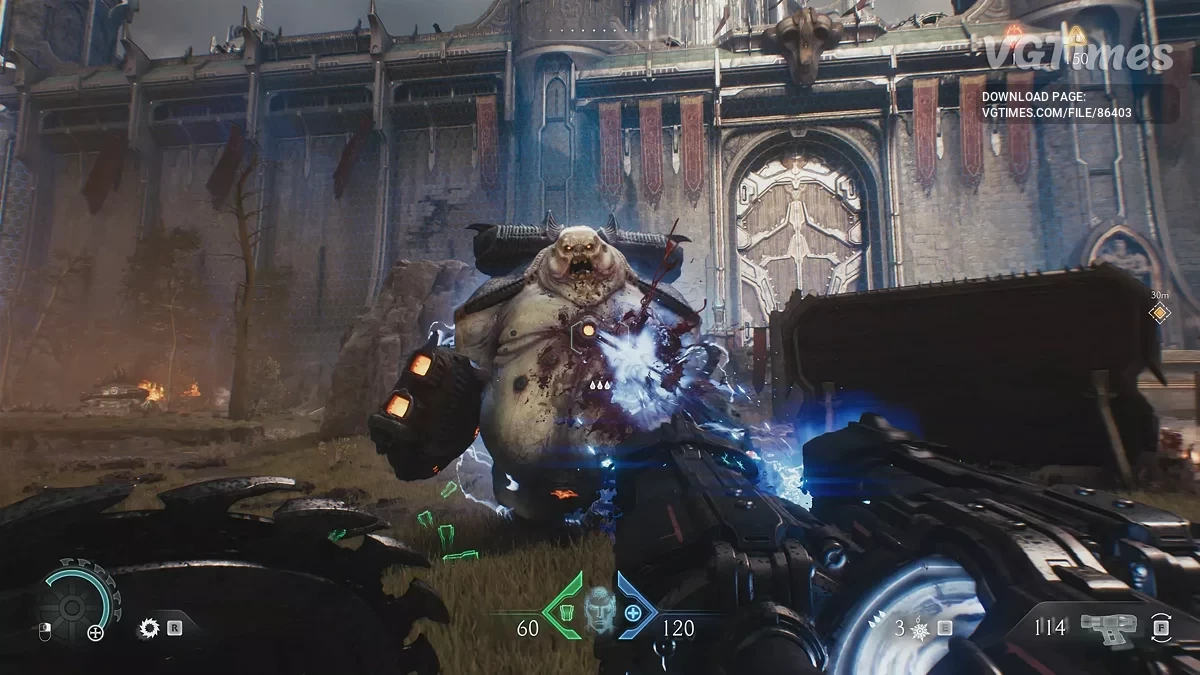Open the VGTimes download page link

(x=1057, y=104)
